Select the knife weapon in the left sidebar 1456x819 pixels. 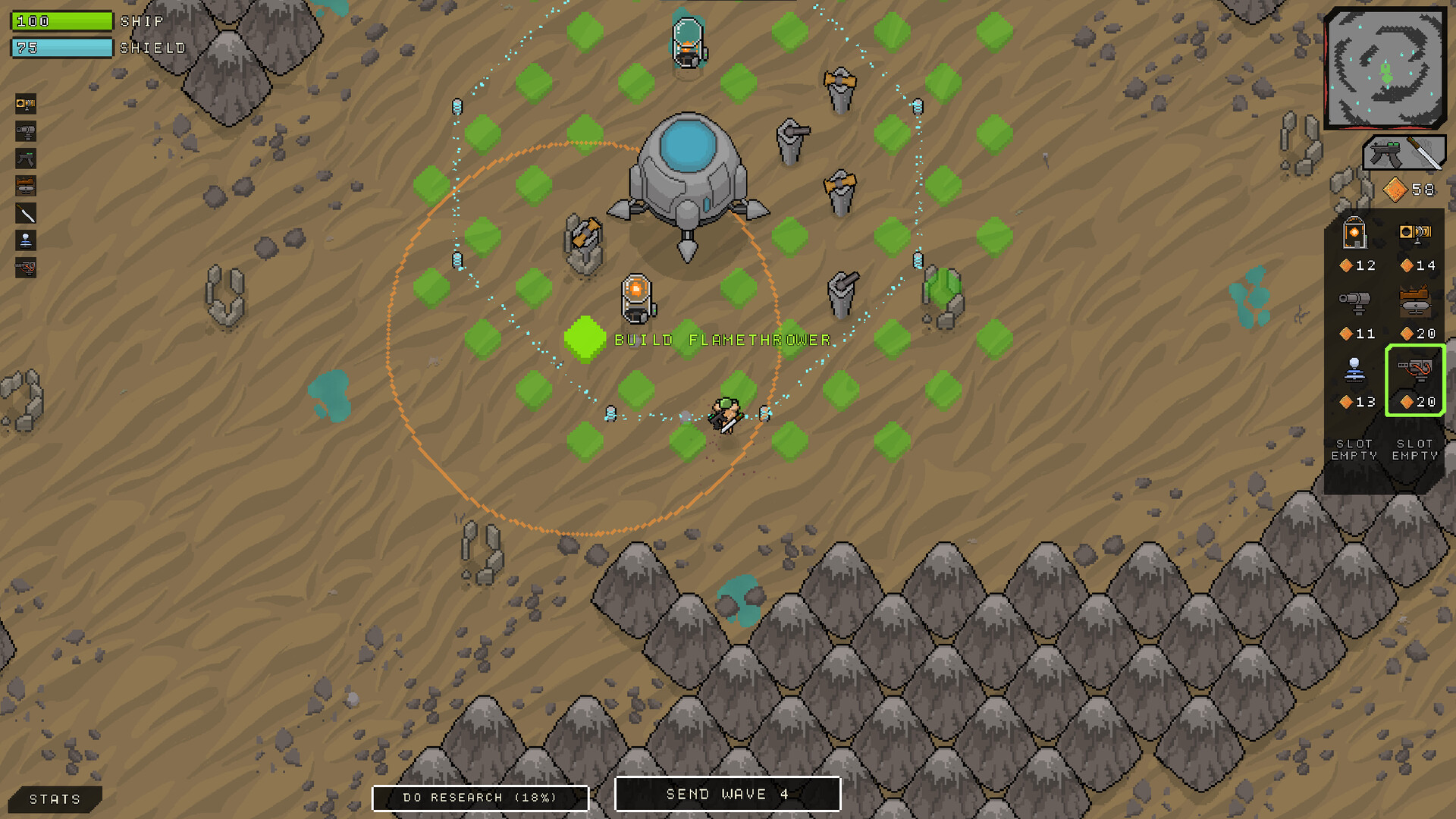pyautogui.click(x=26, y=215)
